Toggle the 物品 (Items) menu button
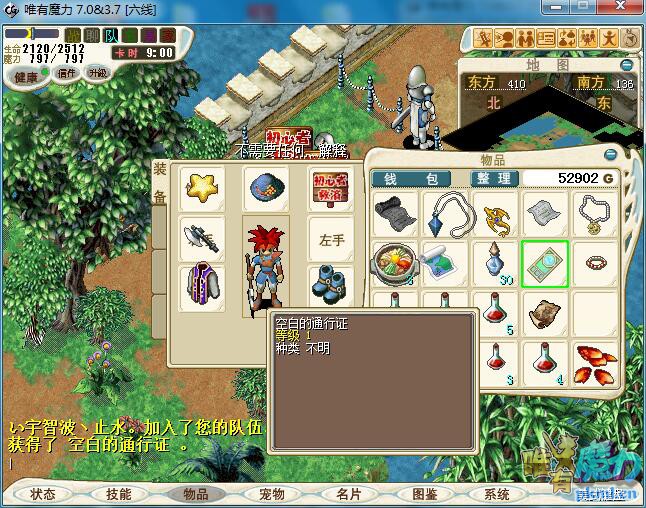Viewport: 646px width, 508px height. [x=195, y=494]
